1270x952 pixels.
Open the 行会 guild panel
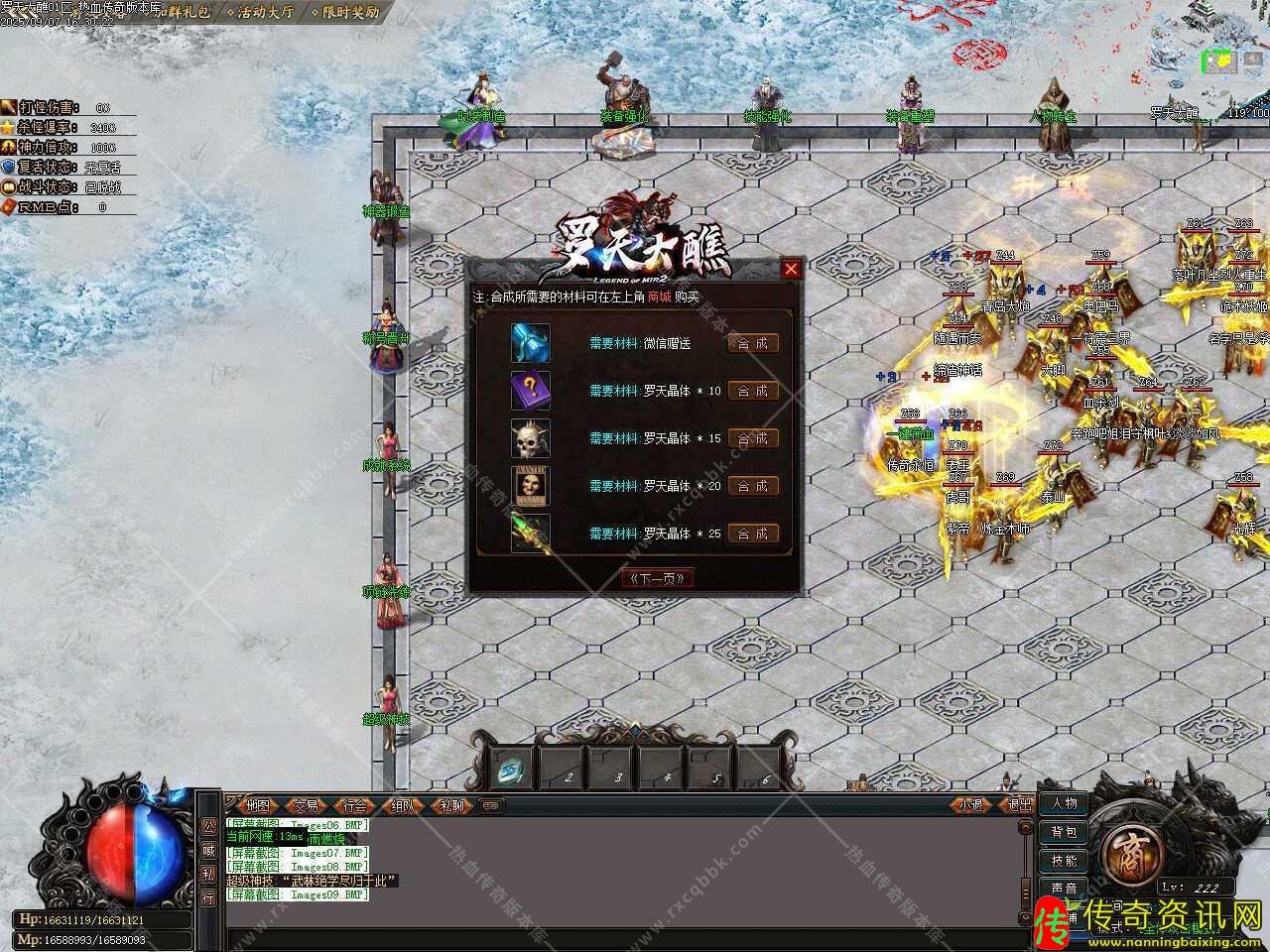(x=354, y=806)
